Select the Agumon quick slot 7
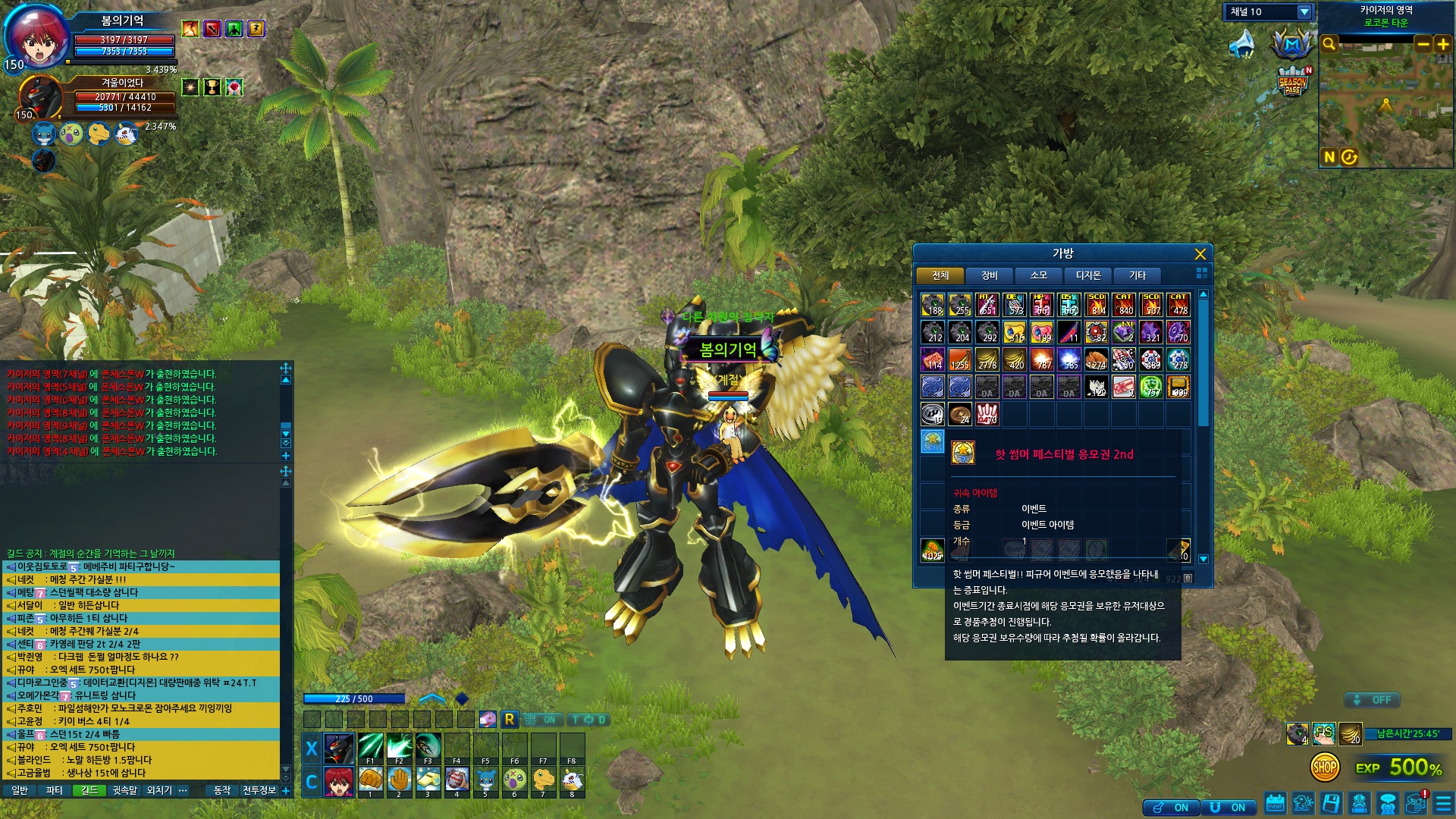This screenshot has height=819, width=1456. click(543, 780)
